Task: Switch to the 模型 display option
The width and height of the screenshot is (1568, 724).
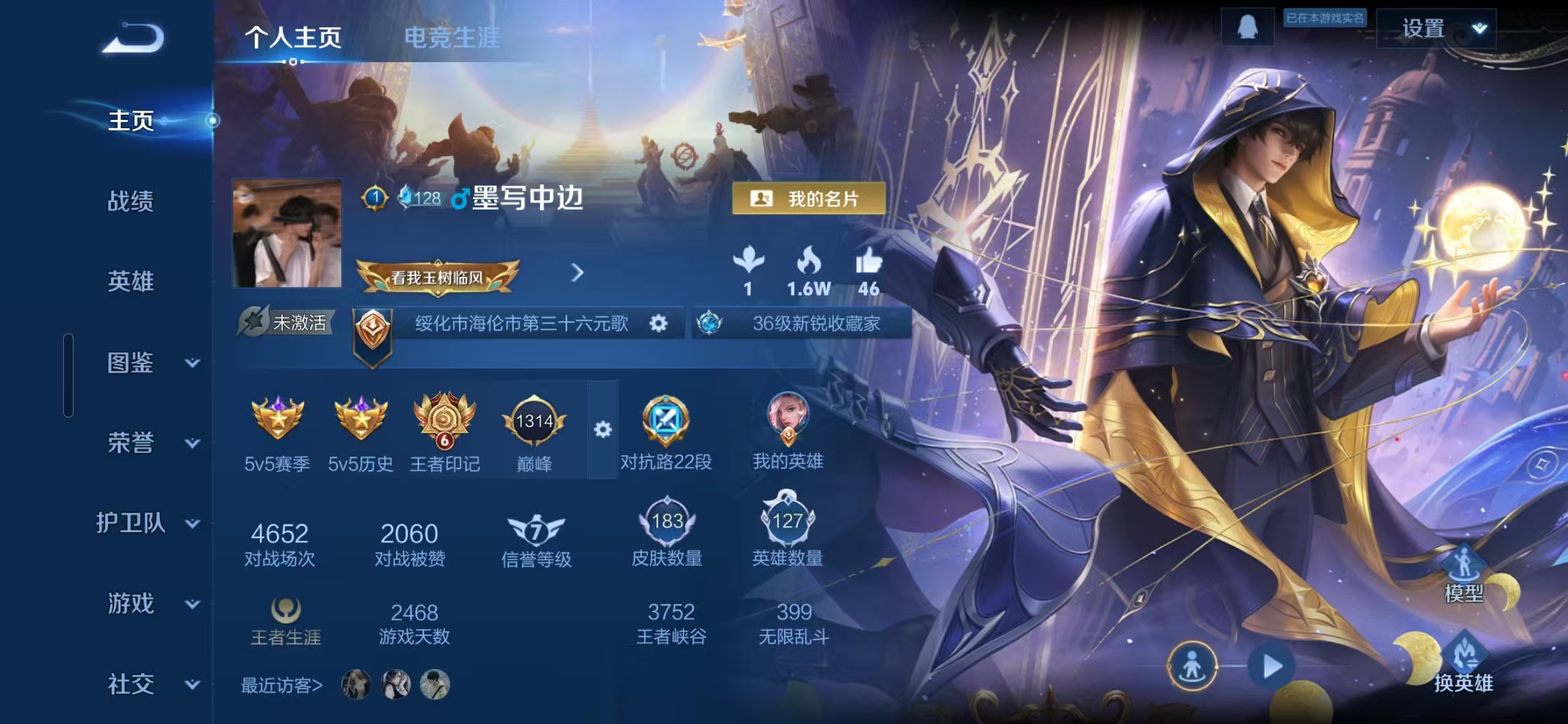Action: coord(1463,575)
